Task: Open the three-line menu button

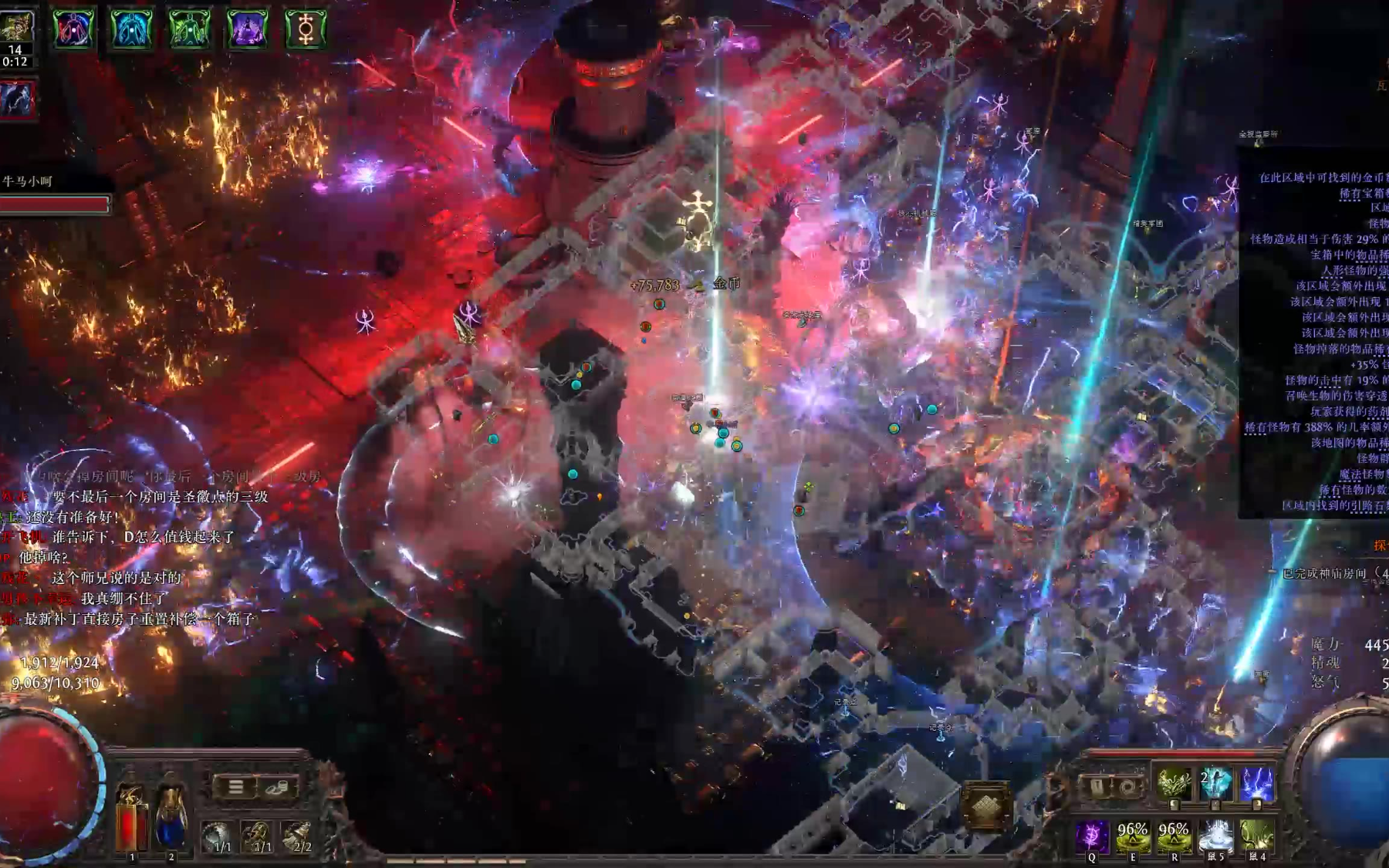Action: (235, 787)
